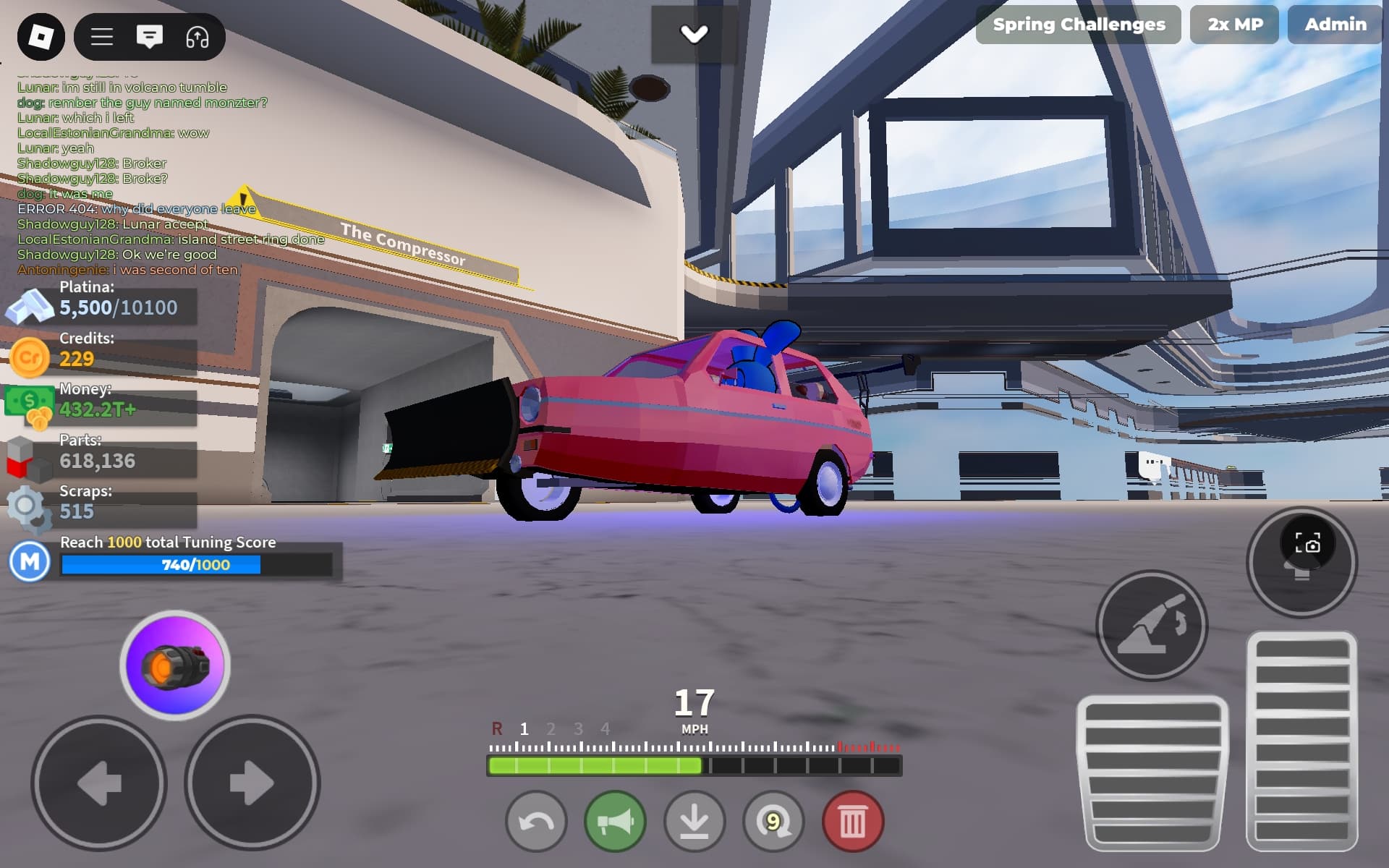The height and width of the screenshot is (868, 1389).
Task: Tap the undo arrow button
Action: [x=536, y=822]
